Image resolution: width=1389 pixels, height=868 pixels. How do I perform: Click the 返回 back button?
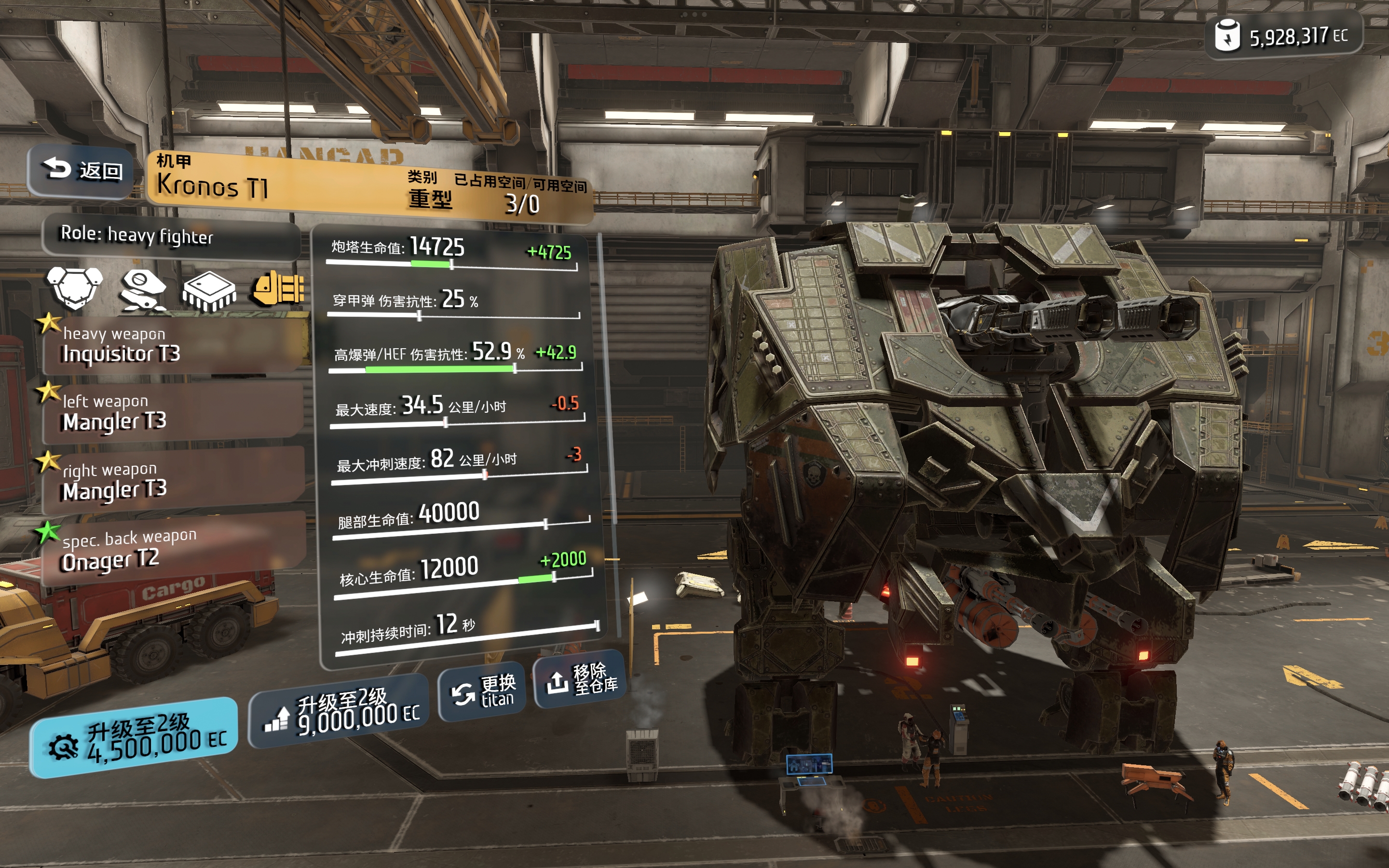tap(81, 170)
